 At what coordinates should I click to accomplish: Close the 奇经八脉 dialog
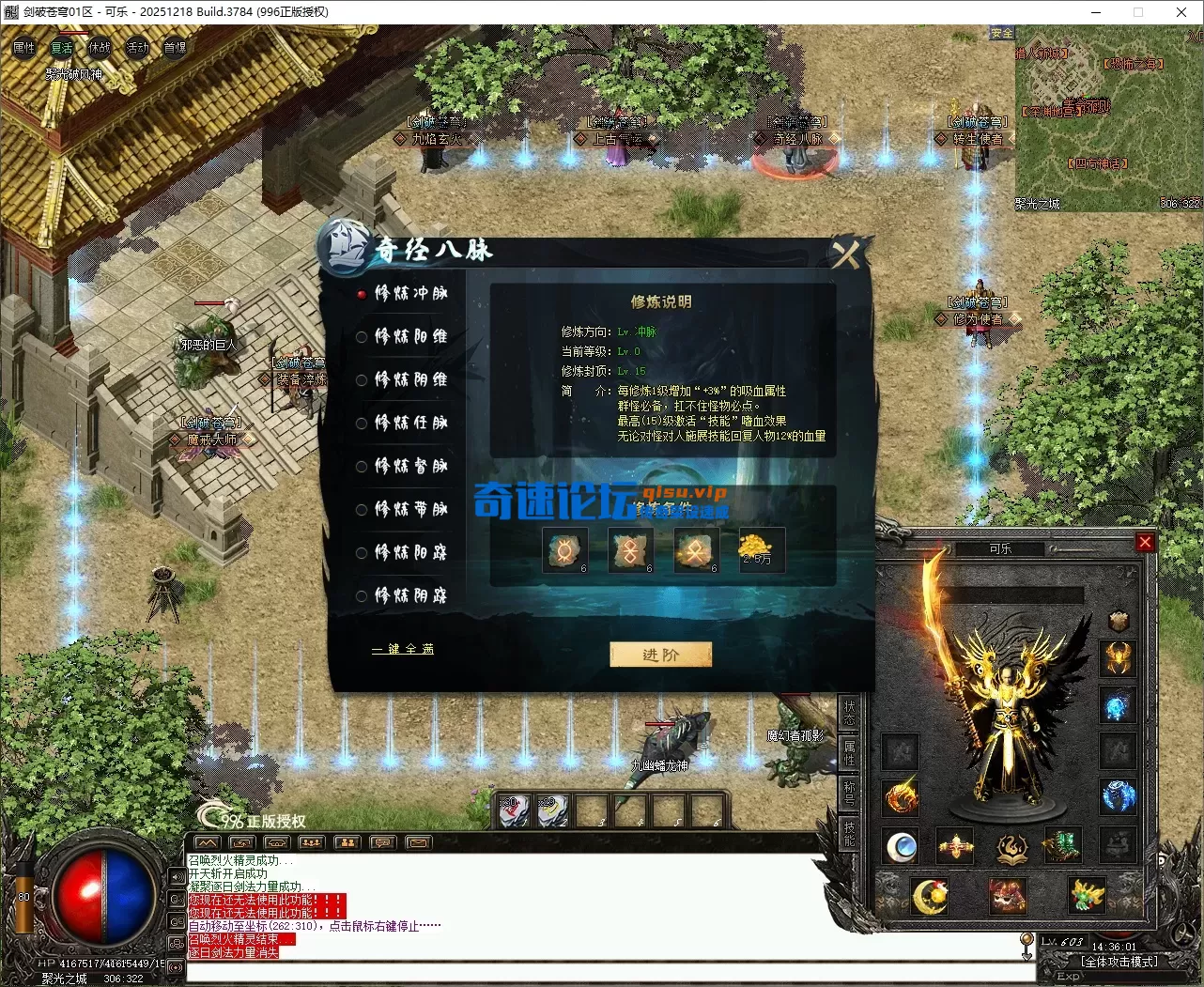pyautogui.click(x=845, y=254)
